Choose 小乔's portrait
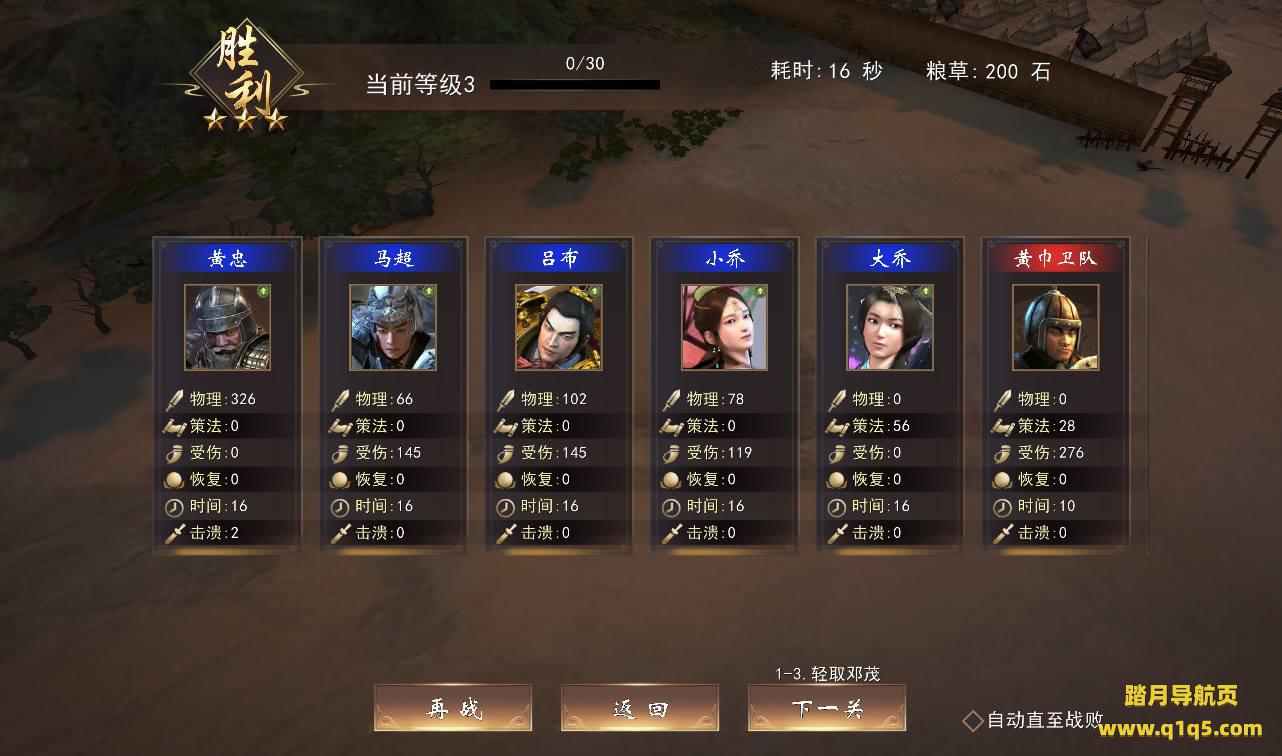 (x=725, y=327)
